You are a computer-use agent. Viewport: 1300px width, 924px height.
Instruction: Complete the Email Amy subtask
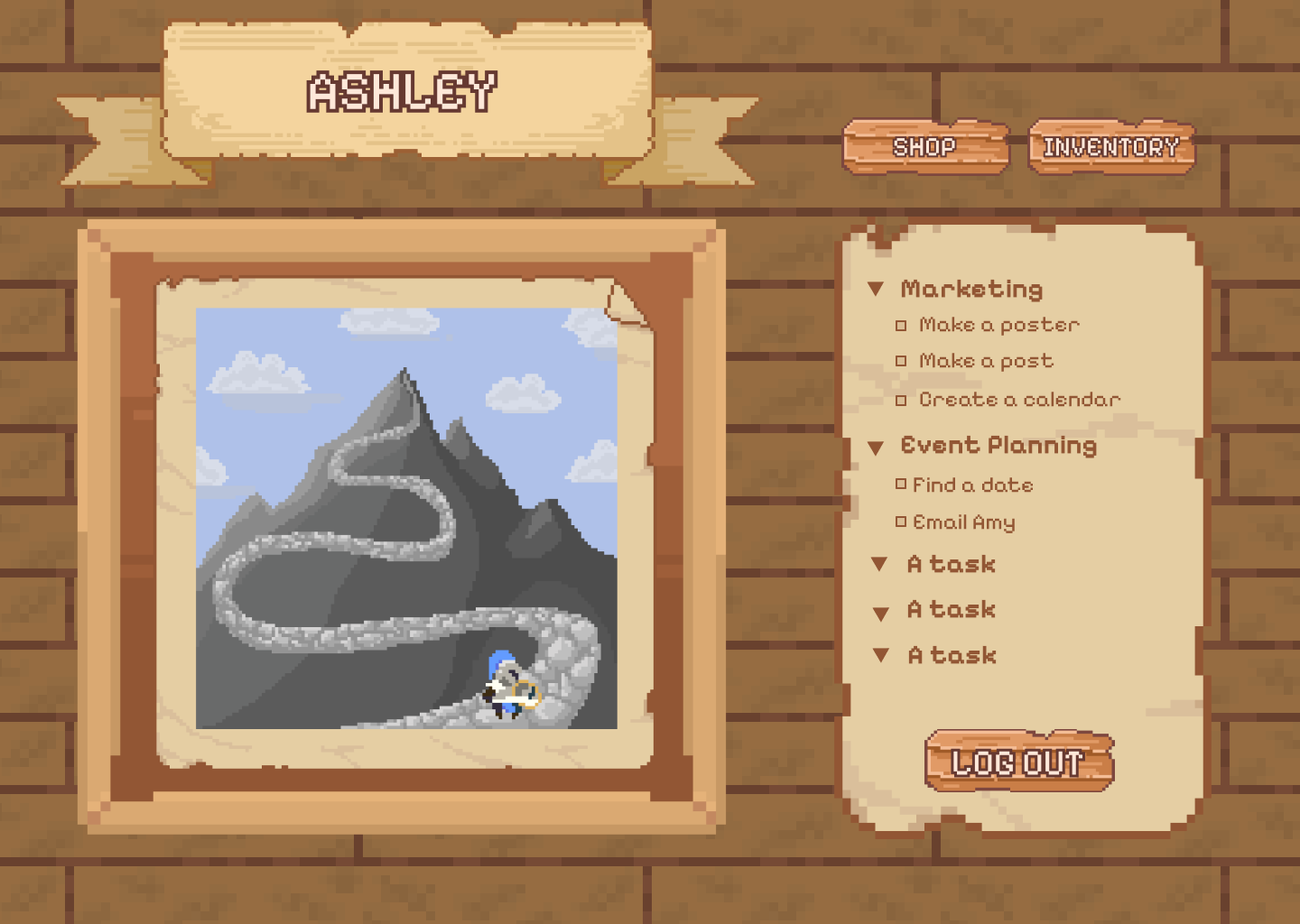[x=901, y=522]
